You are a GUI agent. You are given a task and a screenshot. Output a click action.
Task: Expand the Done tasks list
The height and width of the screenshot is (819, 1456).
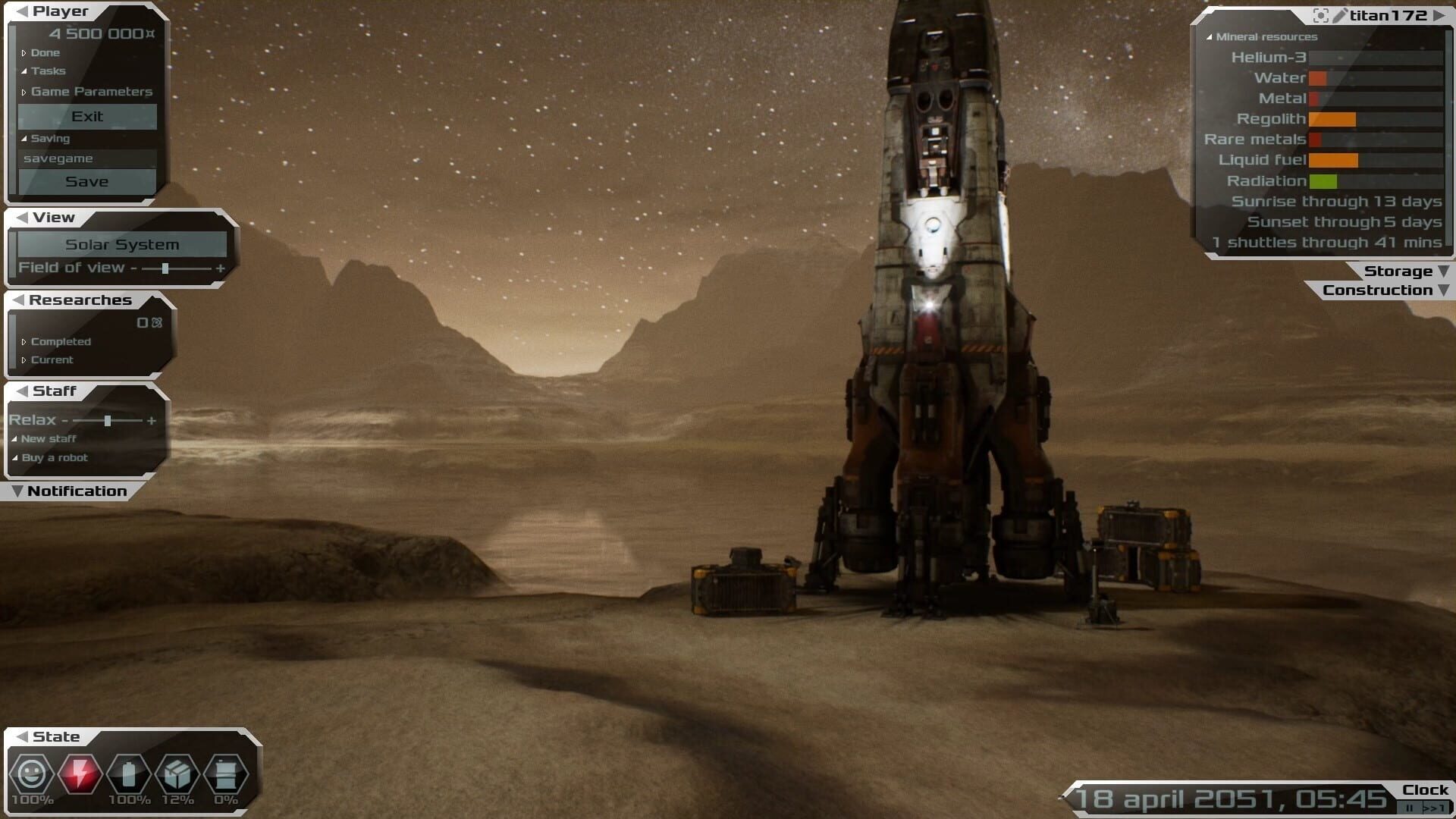click(x=44, y=53)
